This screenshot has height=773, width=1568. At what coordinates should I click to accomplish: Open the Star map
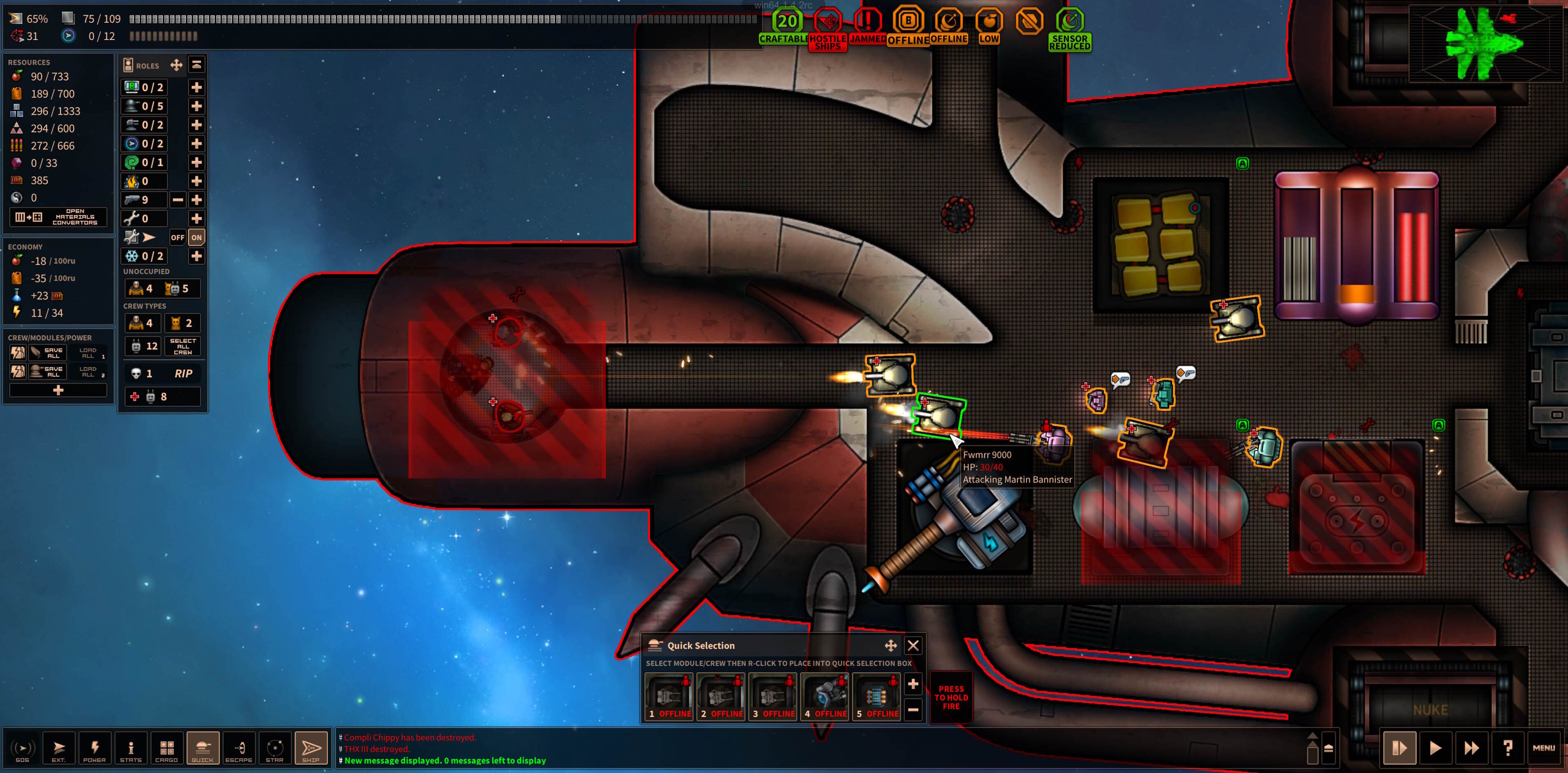tap(275, 748)
